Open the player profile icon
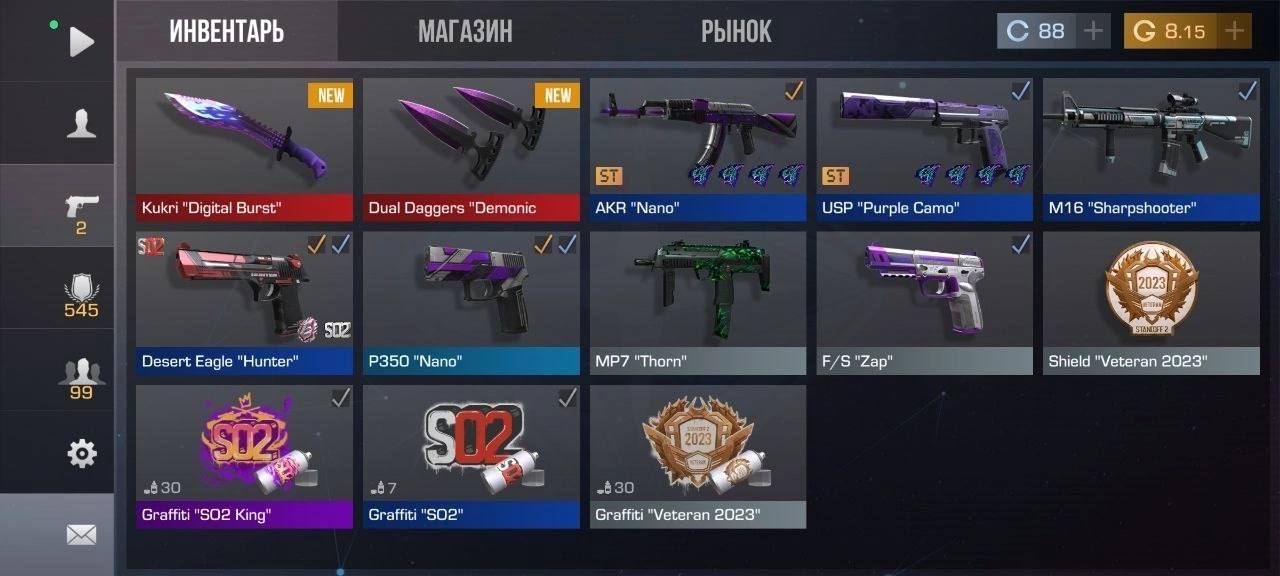The width and height of the screenshot is (1280, 576). coord(81,123)
